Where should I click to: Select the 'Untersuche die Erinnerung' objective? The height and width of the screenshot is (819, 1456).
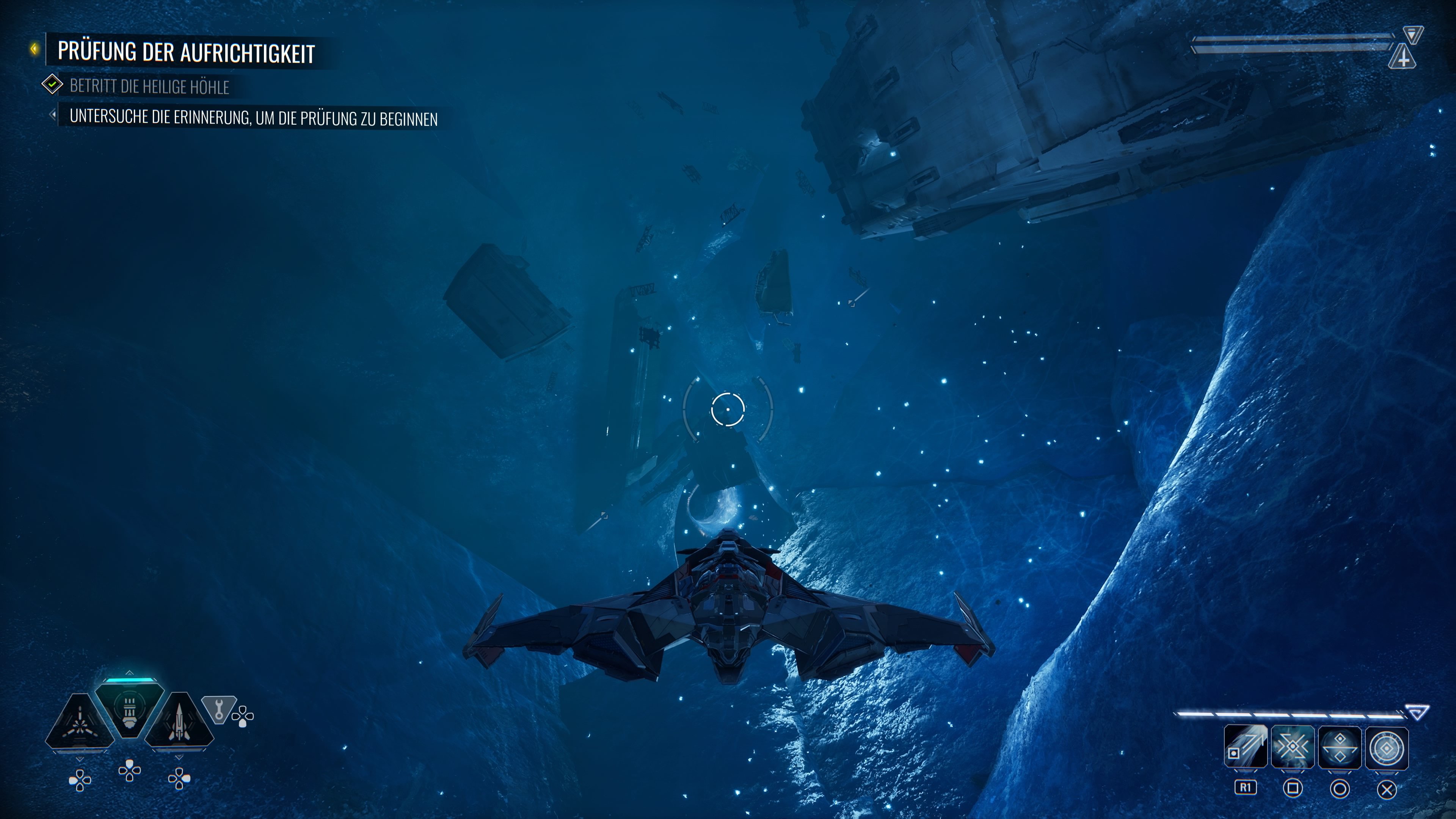253,118
